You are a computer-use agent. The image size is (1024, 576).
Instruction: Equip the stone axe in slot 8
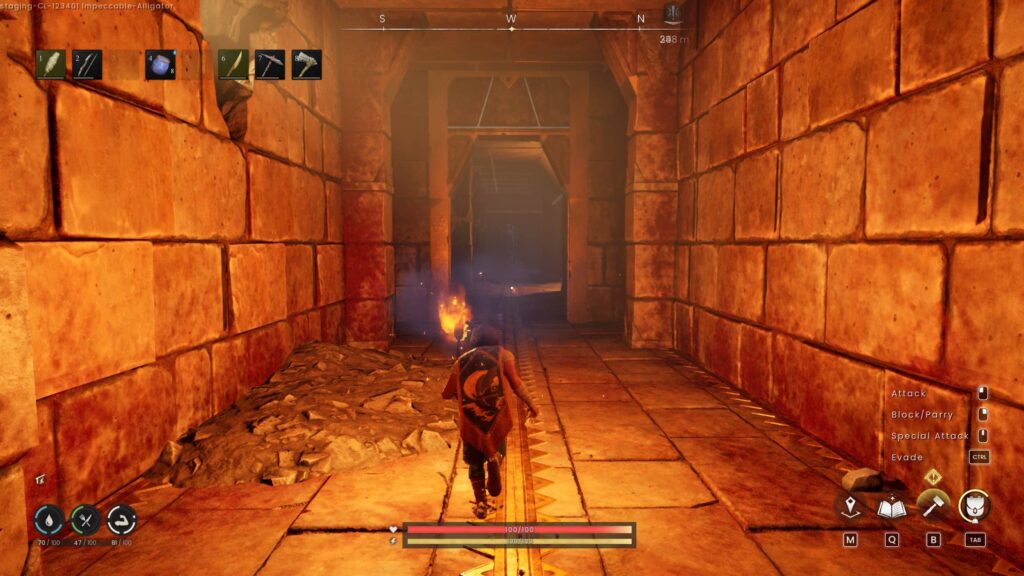[306, 65]
